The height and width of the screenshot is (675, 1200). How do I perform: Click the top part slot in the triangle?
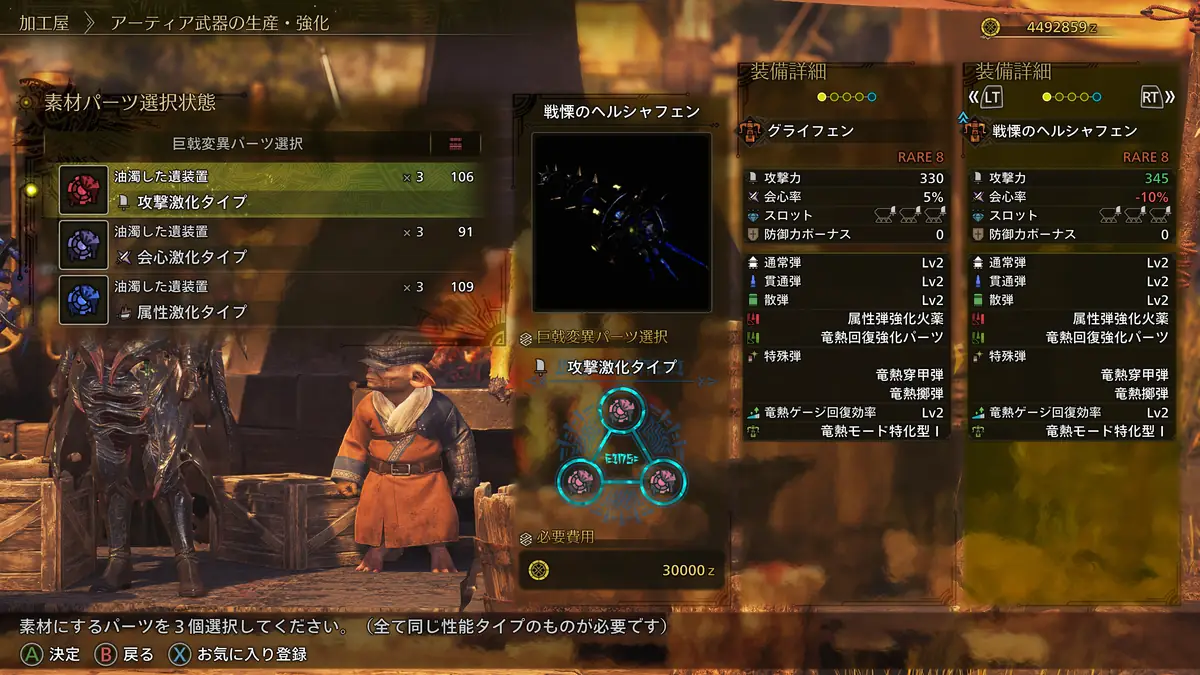pos(622,410)
